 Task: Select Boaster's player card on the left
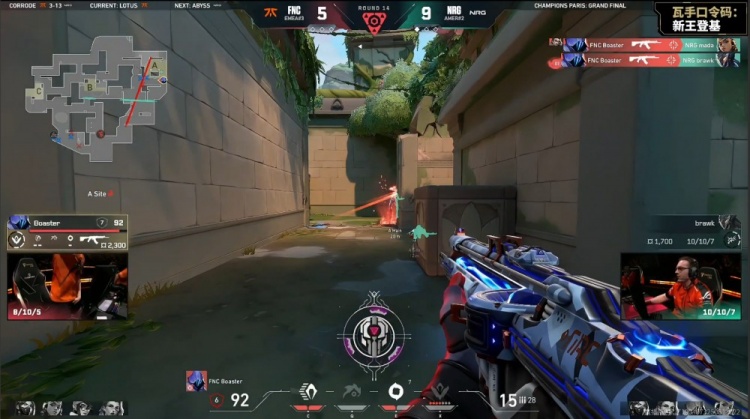pos(67,232)
